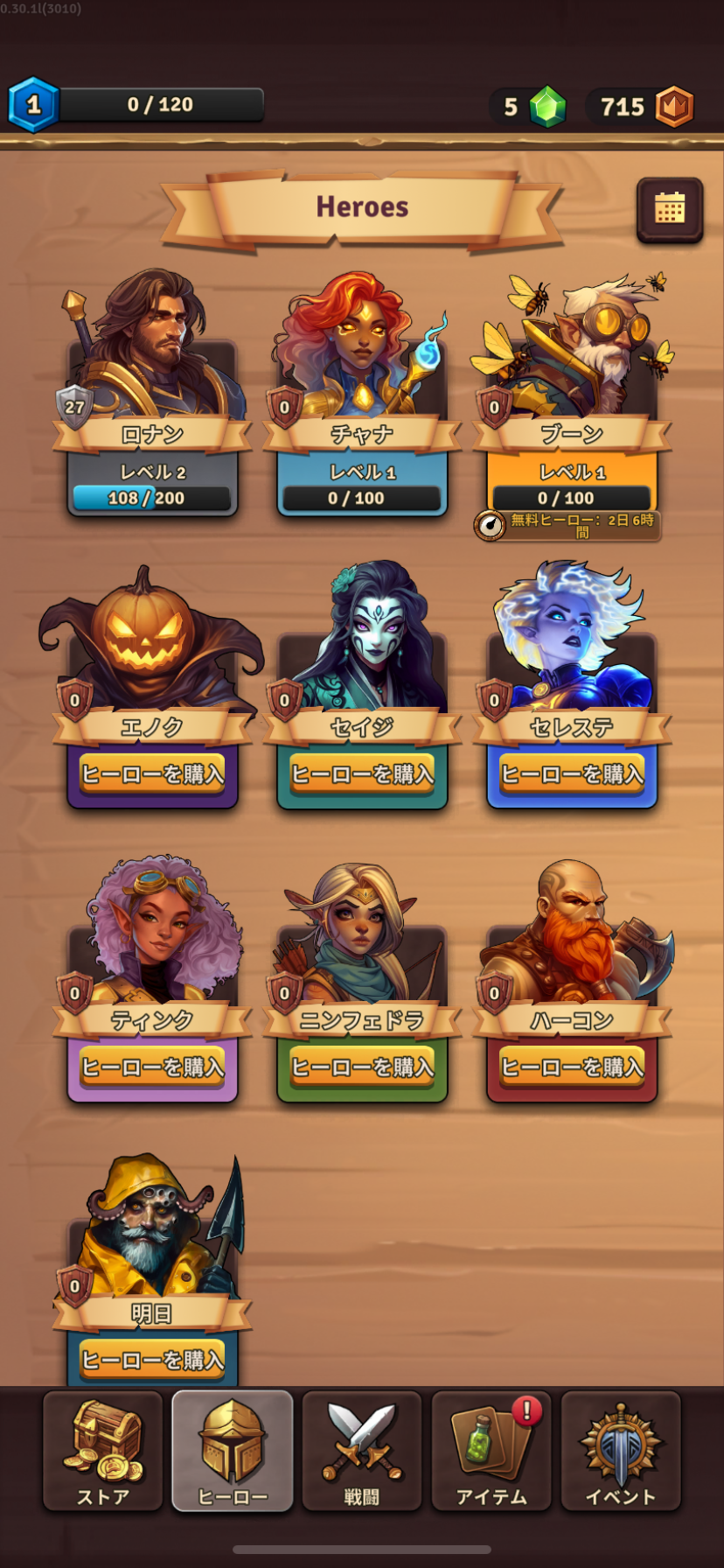724x1568 pixels.
Task: Tap the green gem currency icon
Action: (548, 107)
